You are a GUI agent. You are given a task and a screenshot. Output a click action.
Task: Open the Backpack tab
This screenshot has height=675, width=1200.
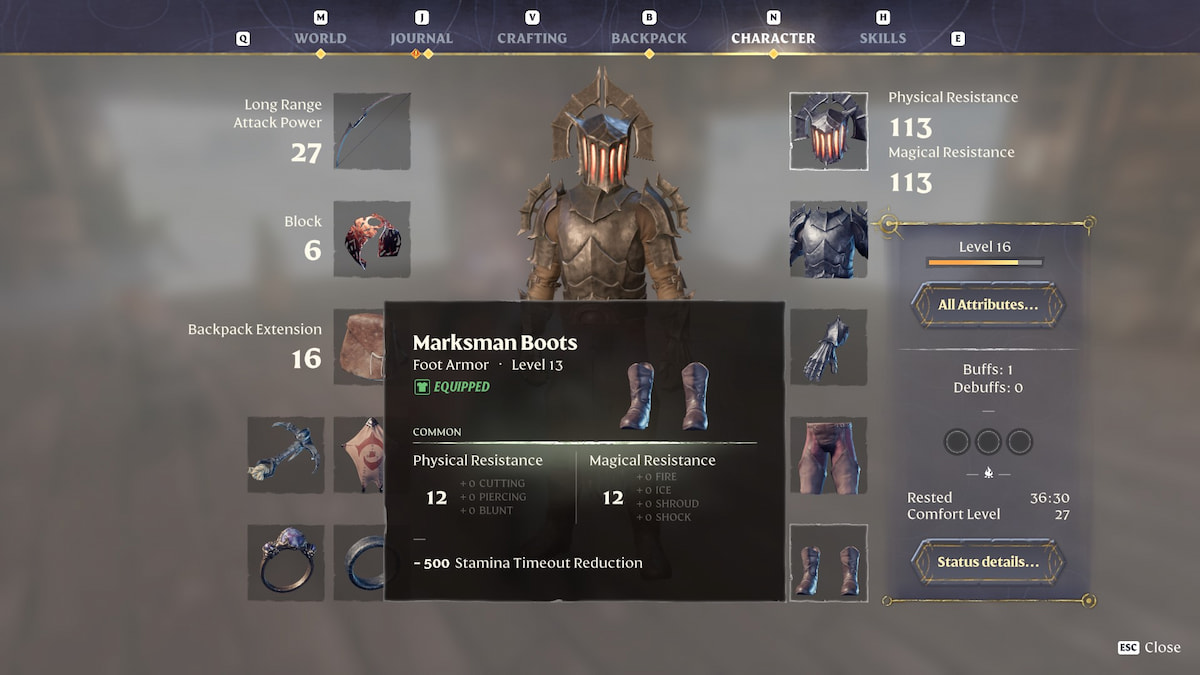[649, 38]
